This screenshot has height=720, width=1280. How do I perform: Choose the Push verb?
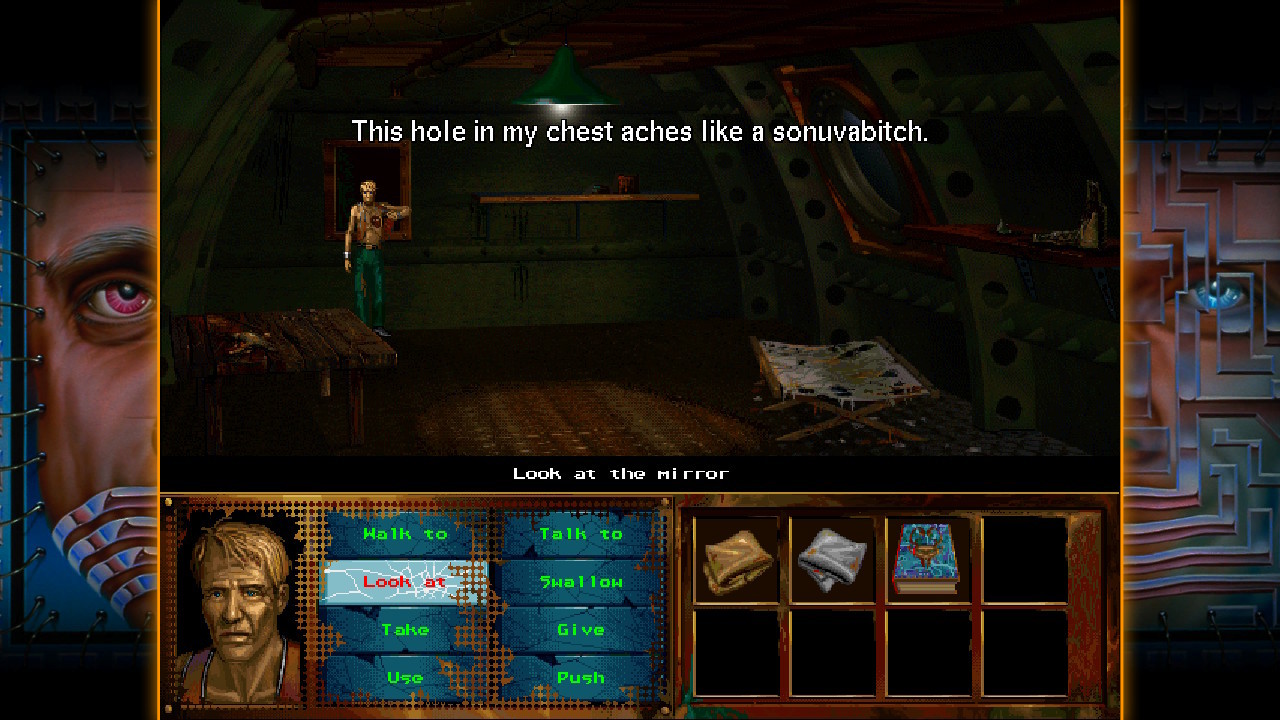point(580,678)
